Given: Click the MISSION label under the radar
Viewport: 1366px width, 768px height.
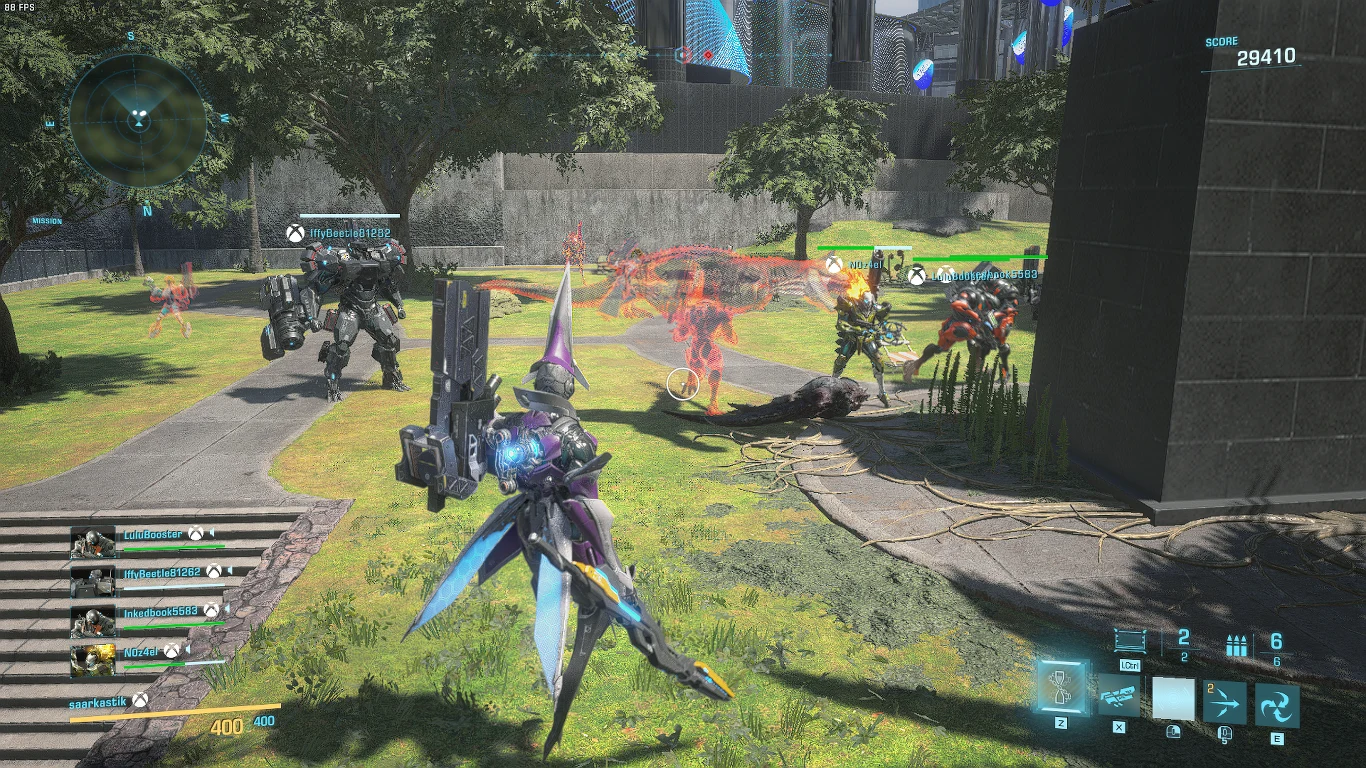Looking at the screenshot, I should coord(46,221).
